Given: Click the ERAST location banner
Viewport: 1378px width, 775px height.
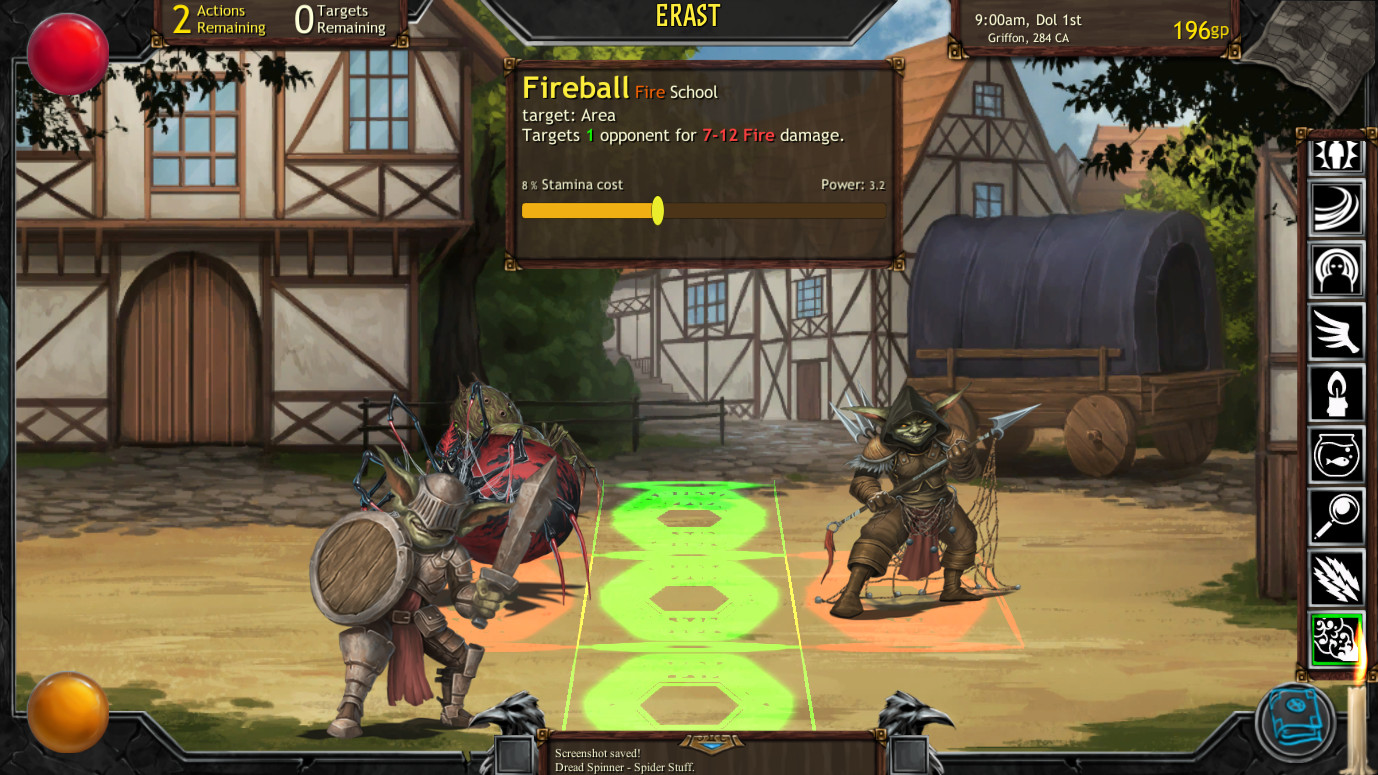Looking at the screenshot, I should click(689, 17).
